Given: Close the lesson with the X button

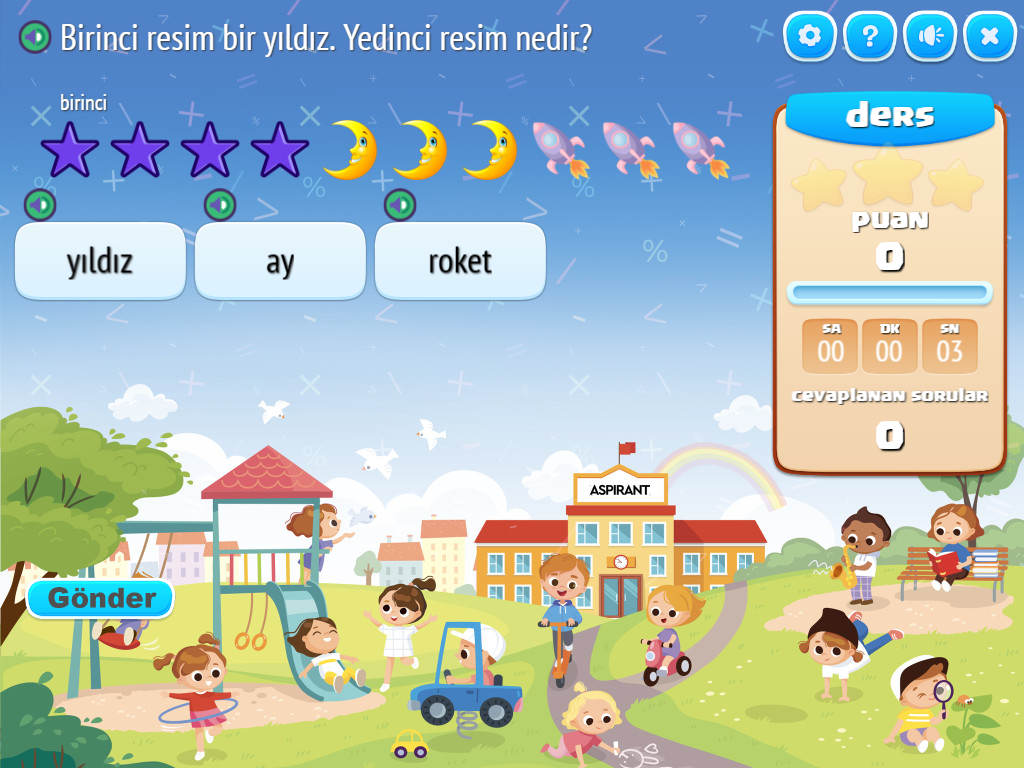Looking at the screenshot, I should tap(990, 37).
